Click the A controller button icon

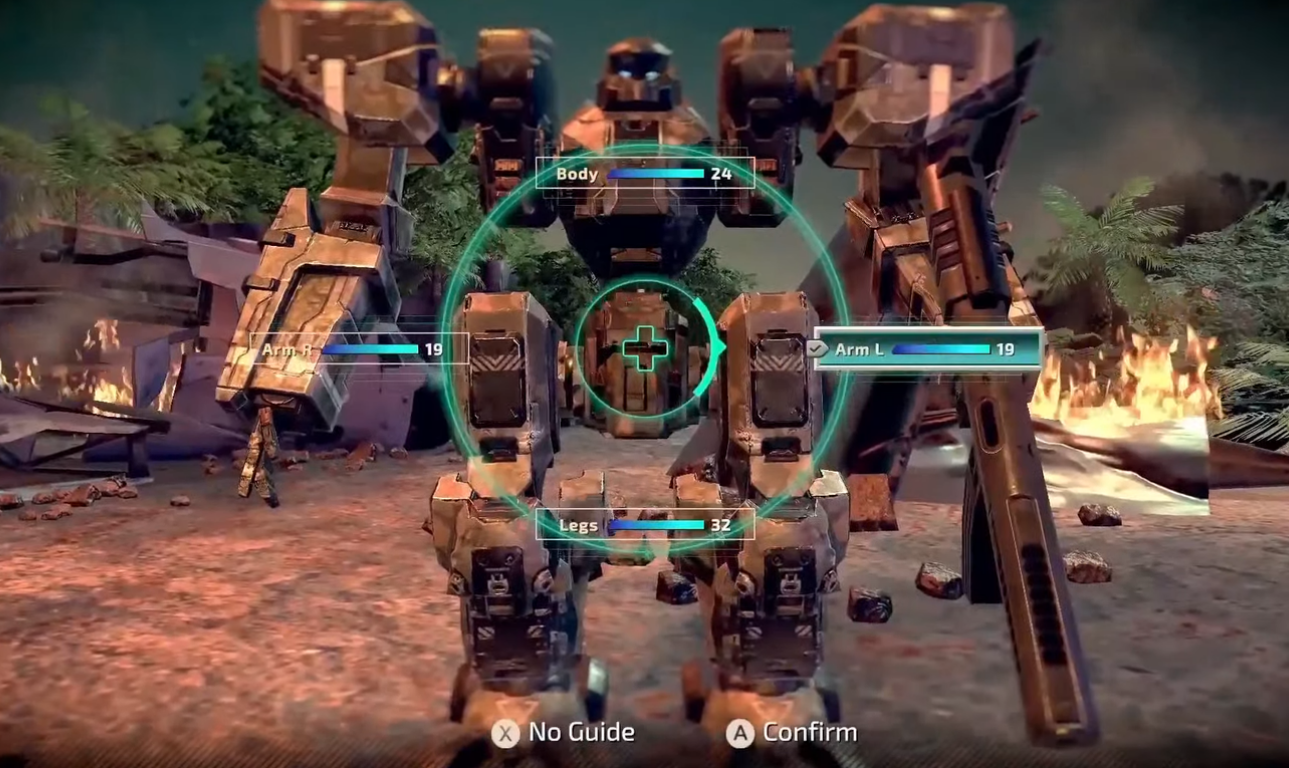pos(739,732)
